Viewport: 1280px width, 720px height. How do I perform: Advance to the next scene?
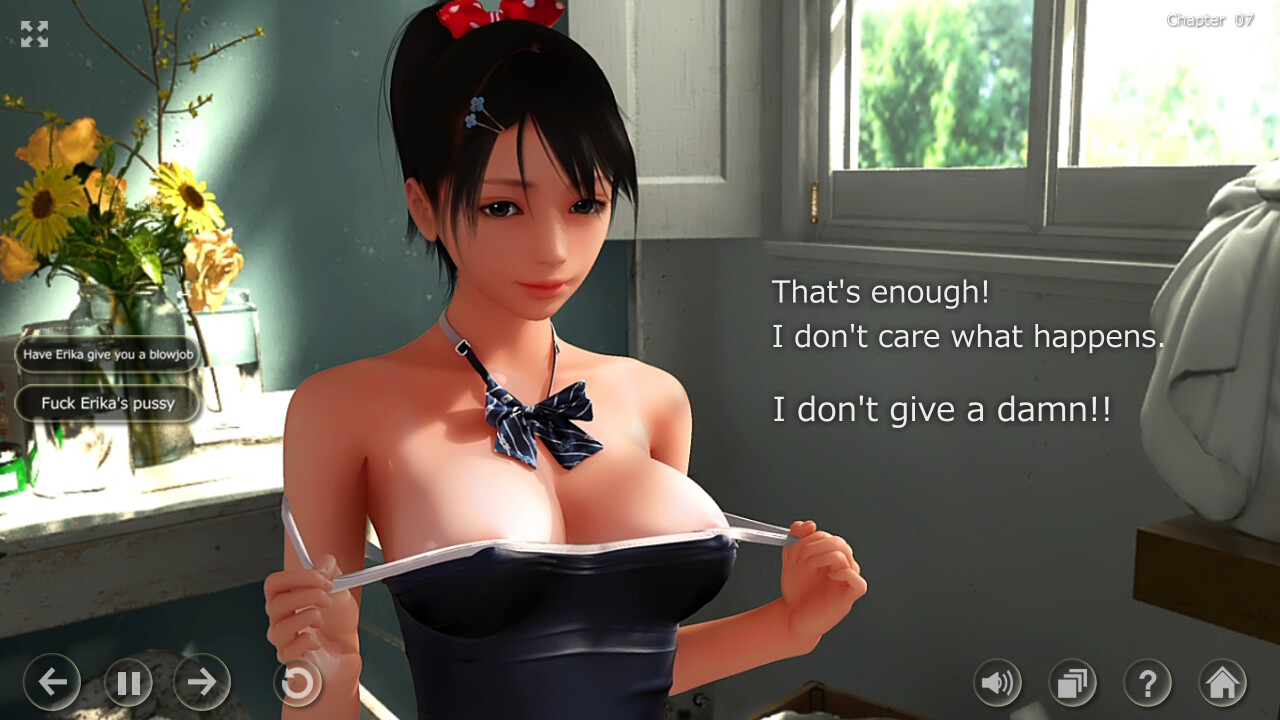click(x=200, y=683)
